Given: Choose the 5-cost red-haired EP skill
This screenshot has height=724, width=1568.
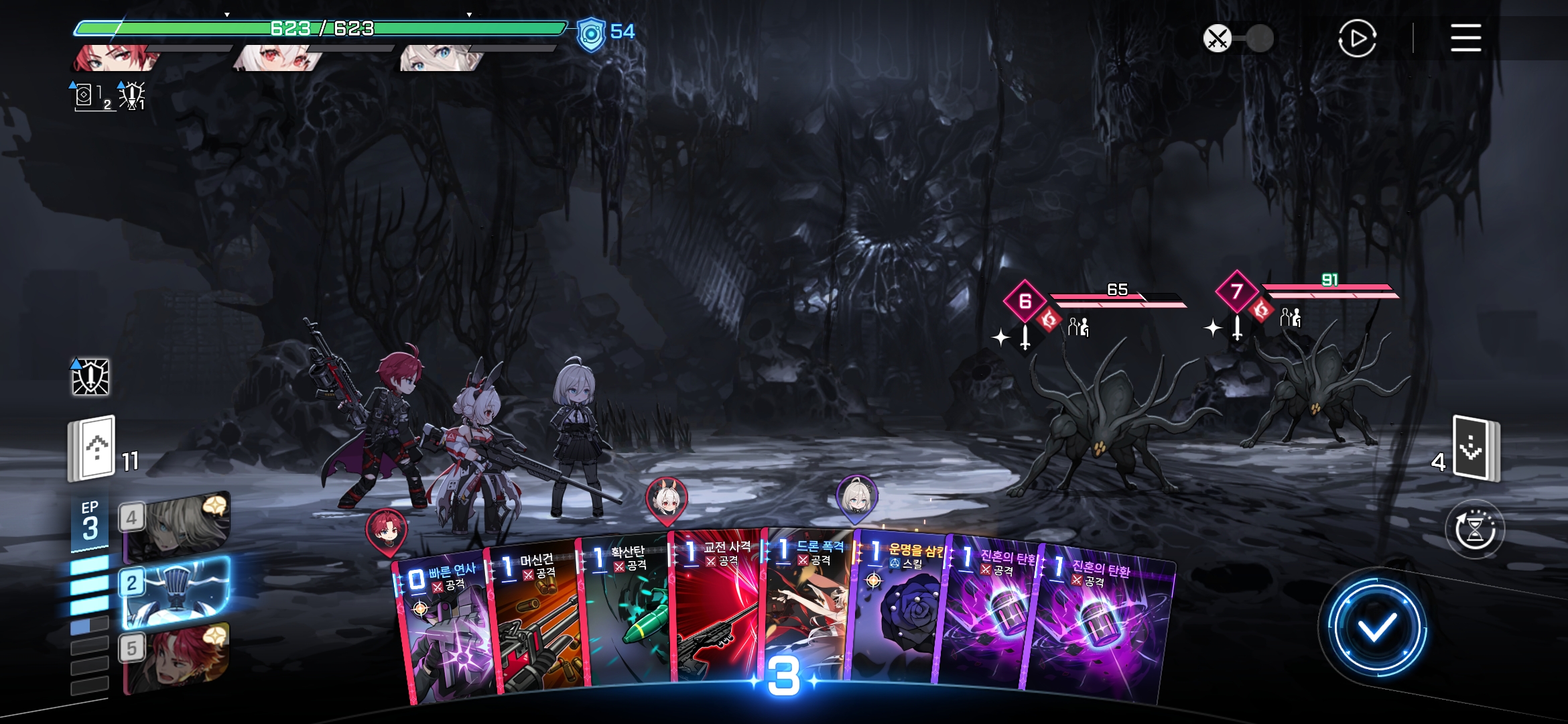Looking at the screenshot, I should [x=176, y=657].
